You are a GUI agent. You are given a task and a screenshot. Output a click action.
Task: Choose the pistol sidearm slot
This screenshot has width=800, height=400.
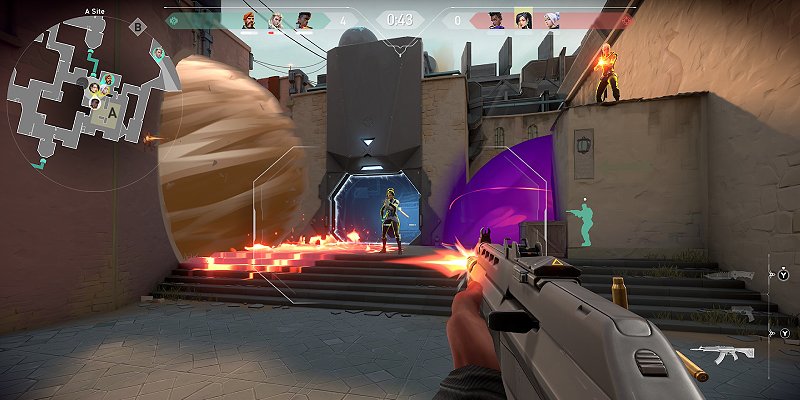point(741,314)
